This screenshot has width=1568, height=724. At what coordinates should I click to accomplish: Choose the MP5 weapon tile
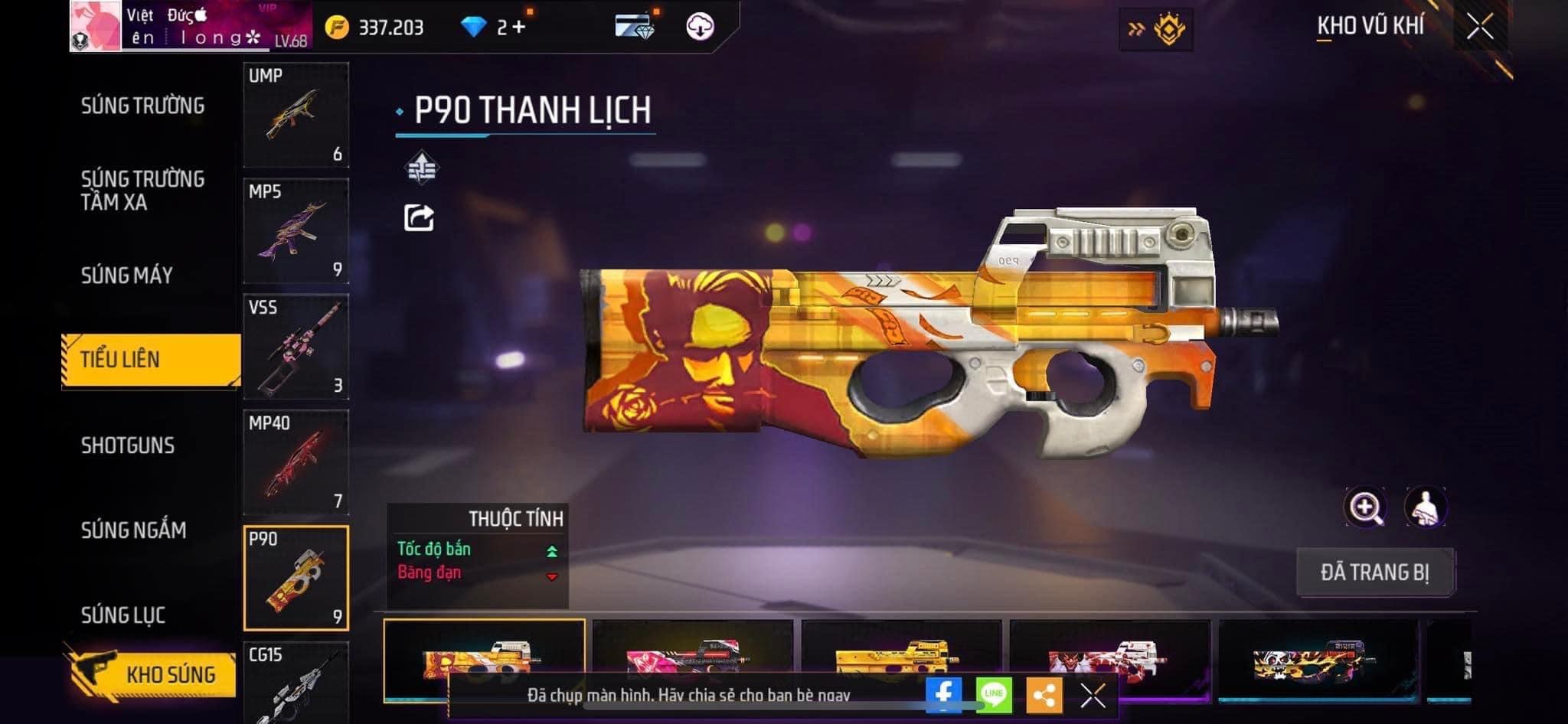tap(296, 230)
